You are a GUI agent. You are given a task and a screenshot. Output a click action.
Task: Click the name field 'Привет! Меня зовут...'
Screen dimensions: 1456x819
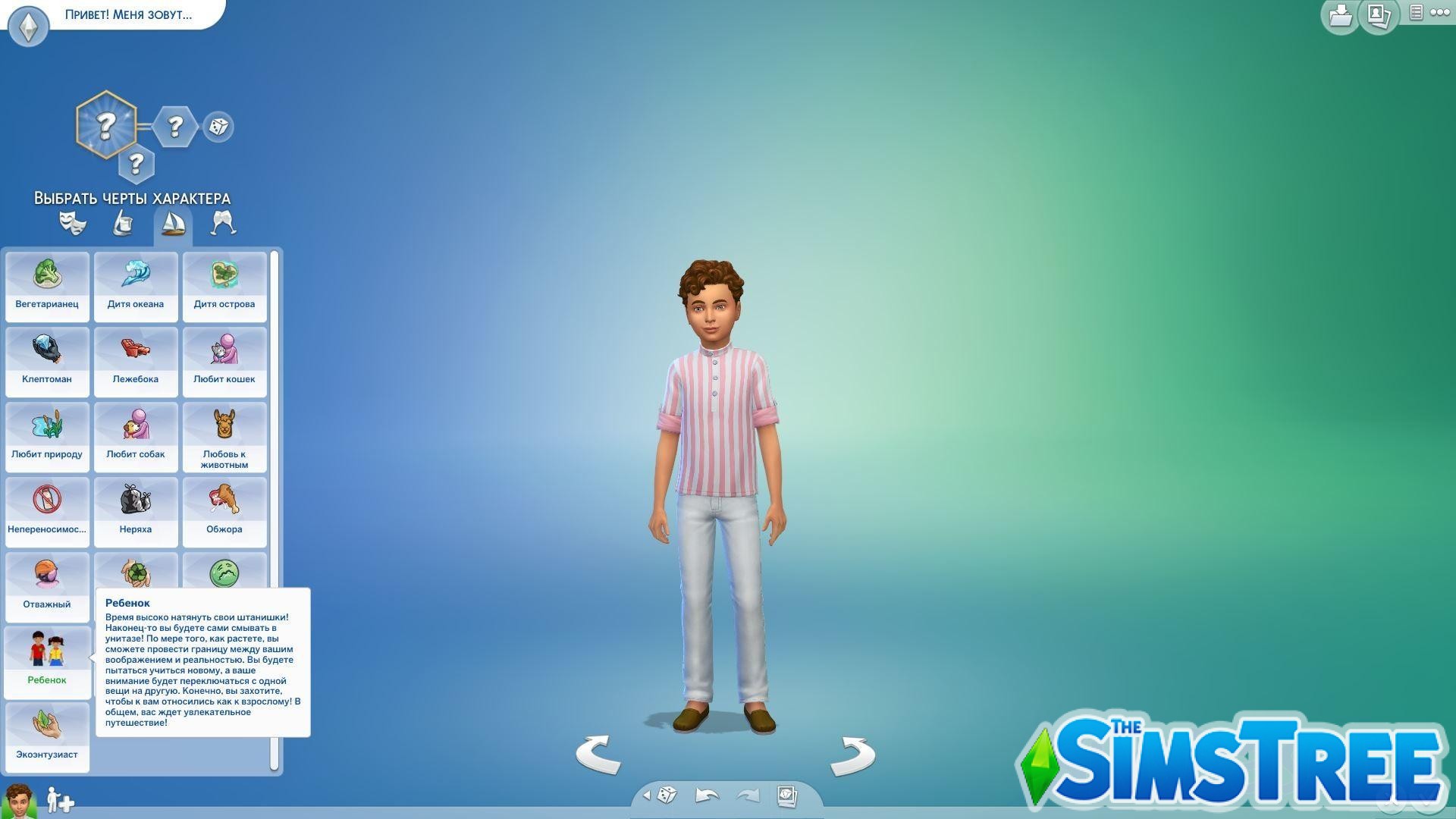pyautogui.click(x=129, y=15)
